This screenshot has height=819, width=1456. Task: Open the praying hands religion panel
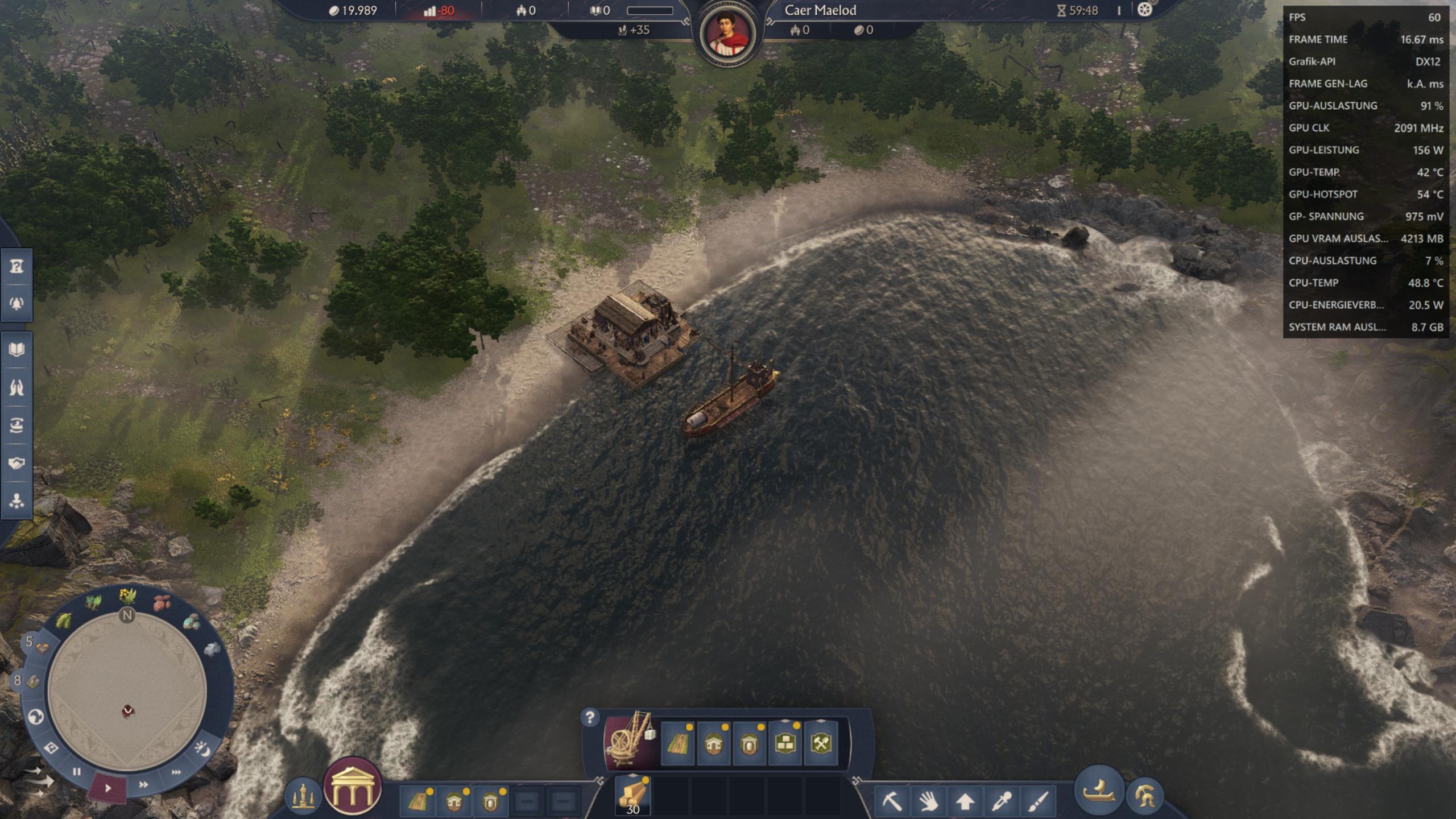click(16, 387)
